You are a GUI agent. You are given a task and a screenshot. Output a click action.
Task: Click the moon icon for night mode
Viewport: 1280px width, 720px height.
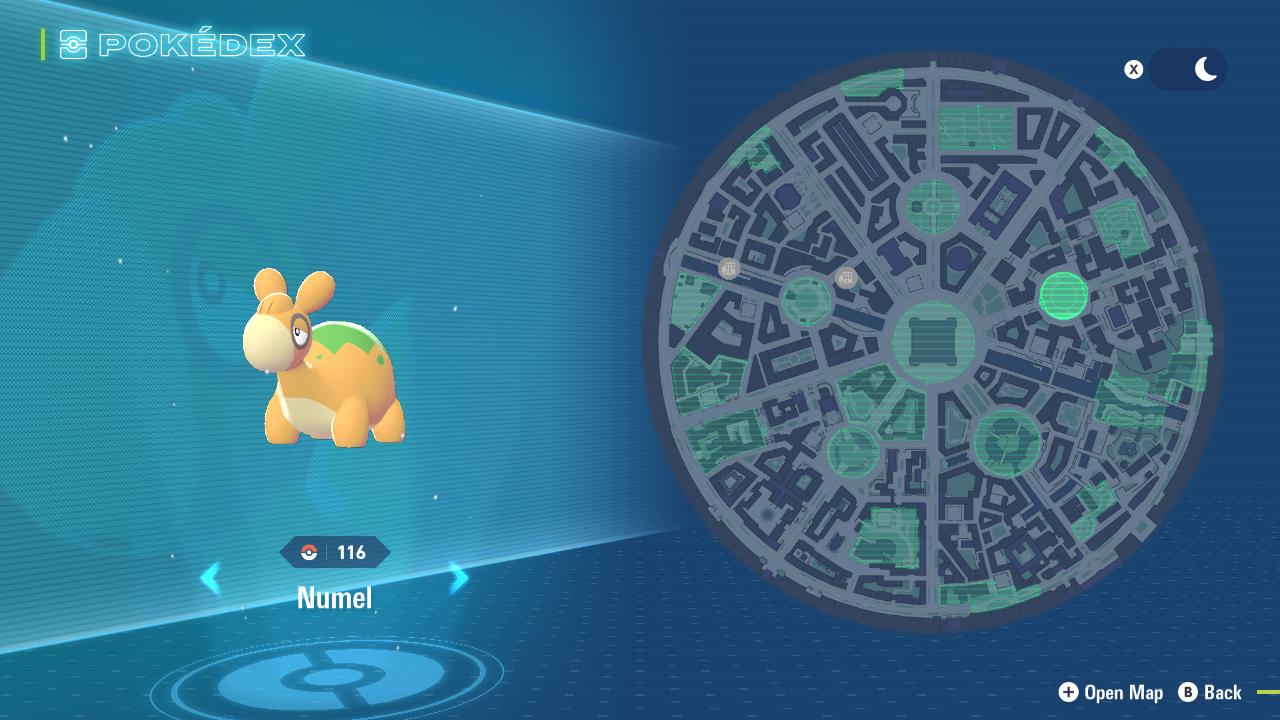pyautogui.click(x=1203, y=69)
